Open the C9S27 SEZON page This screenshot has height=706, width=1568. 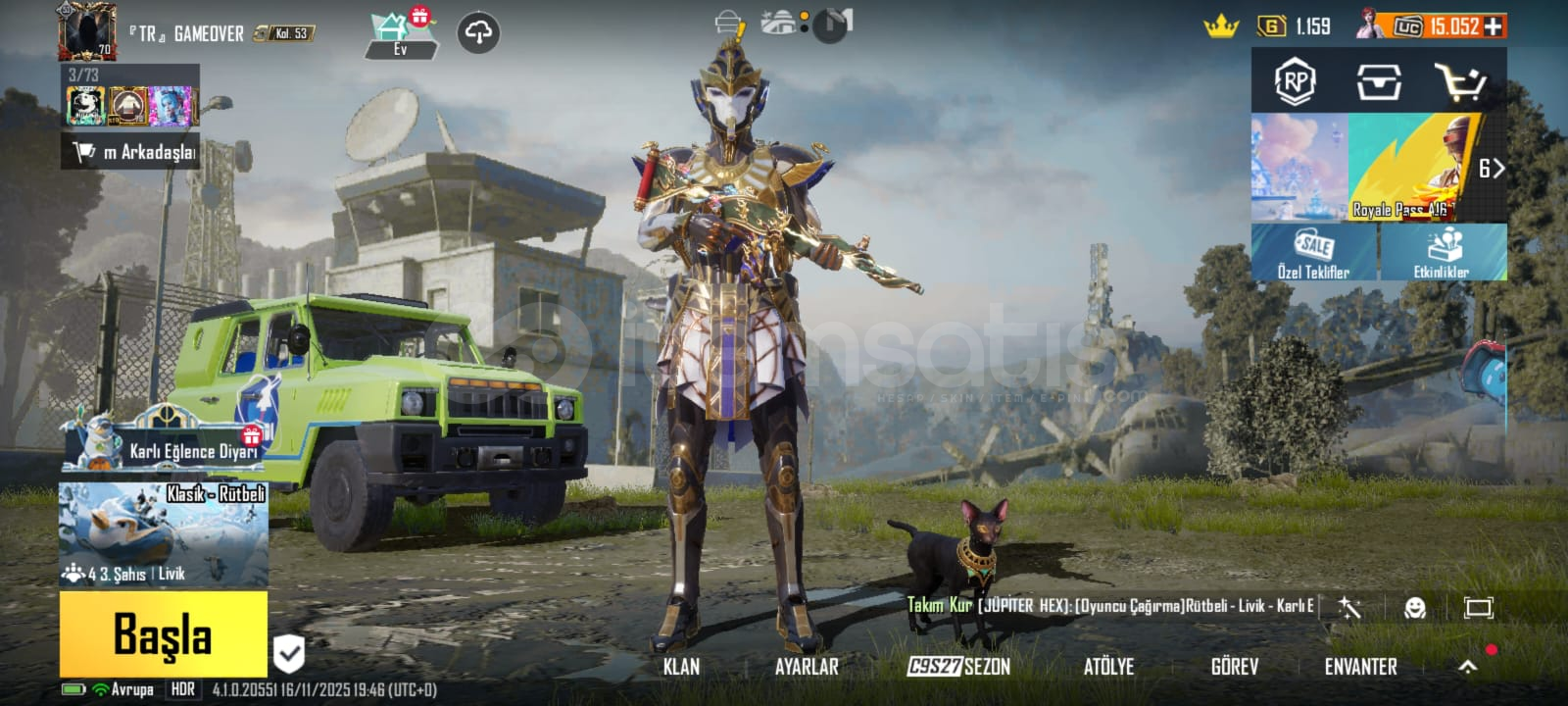tap(958, 667)
